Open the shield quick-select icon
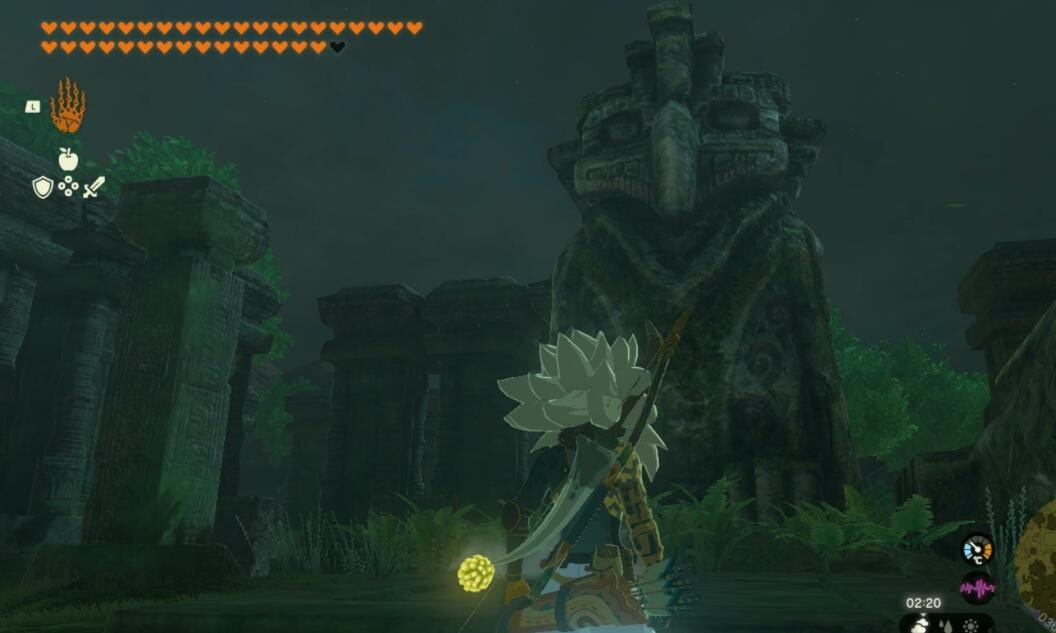This screenshot has width=1056, height=633. [42, 187]
